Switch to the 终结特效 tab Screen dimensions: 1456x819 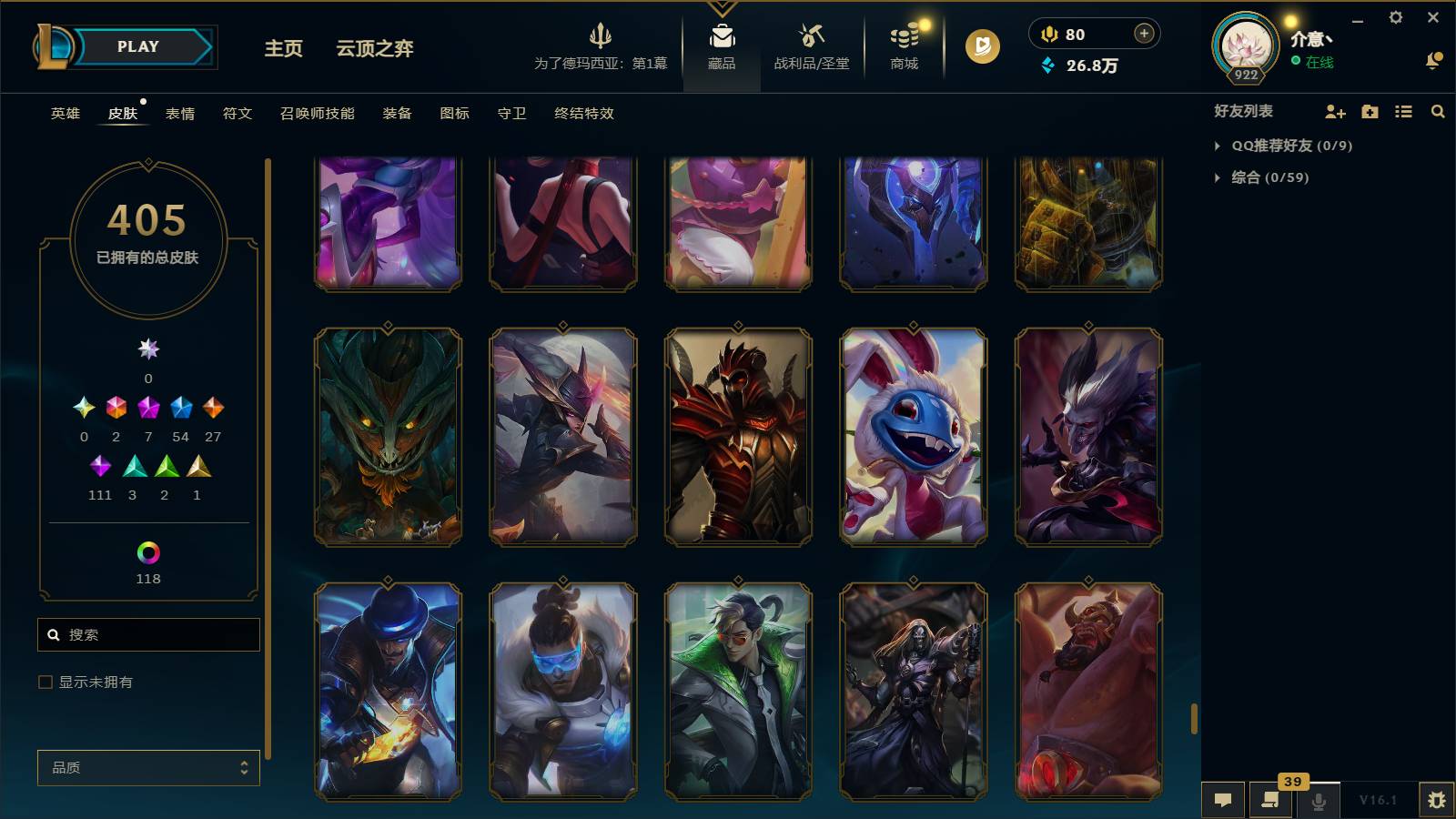tap(583, 114)
